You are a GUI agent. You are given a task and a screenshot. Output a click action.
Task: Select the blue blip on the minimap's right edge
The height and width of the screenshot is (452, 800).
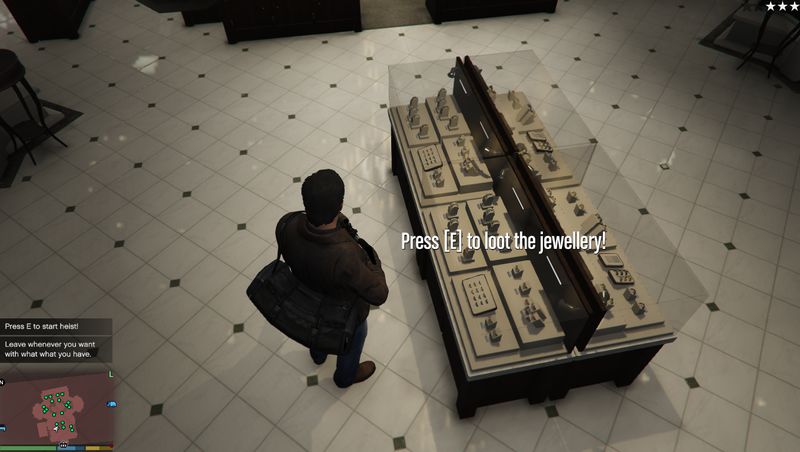coord(109,402)
